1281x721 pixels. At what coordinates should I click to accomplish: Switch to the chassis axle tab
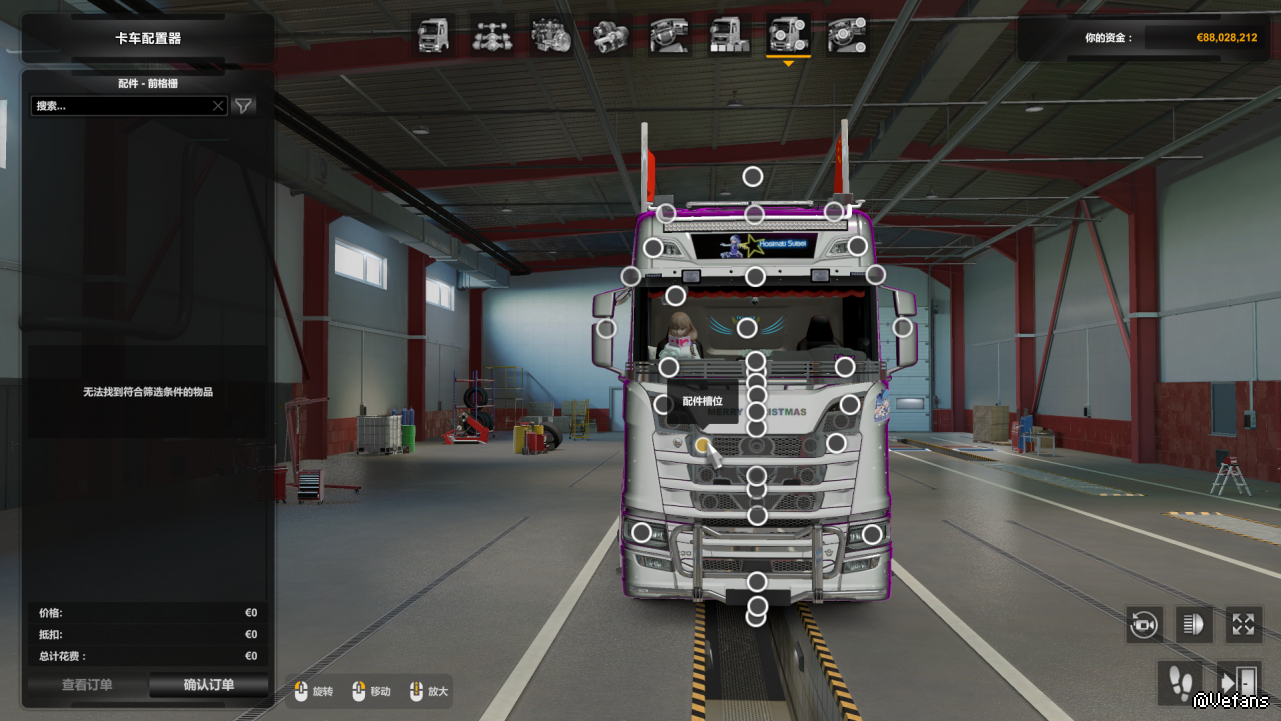click(x=491, y=36)
